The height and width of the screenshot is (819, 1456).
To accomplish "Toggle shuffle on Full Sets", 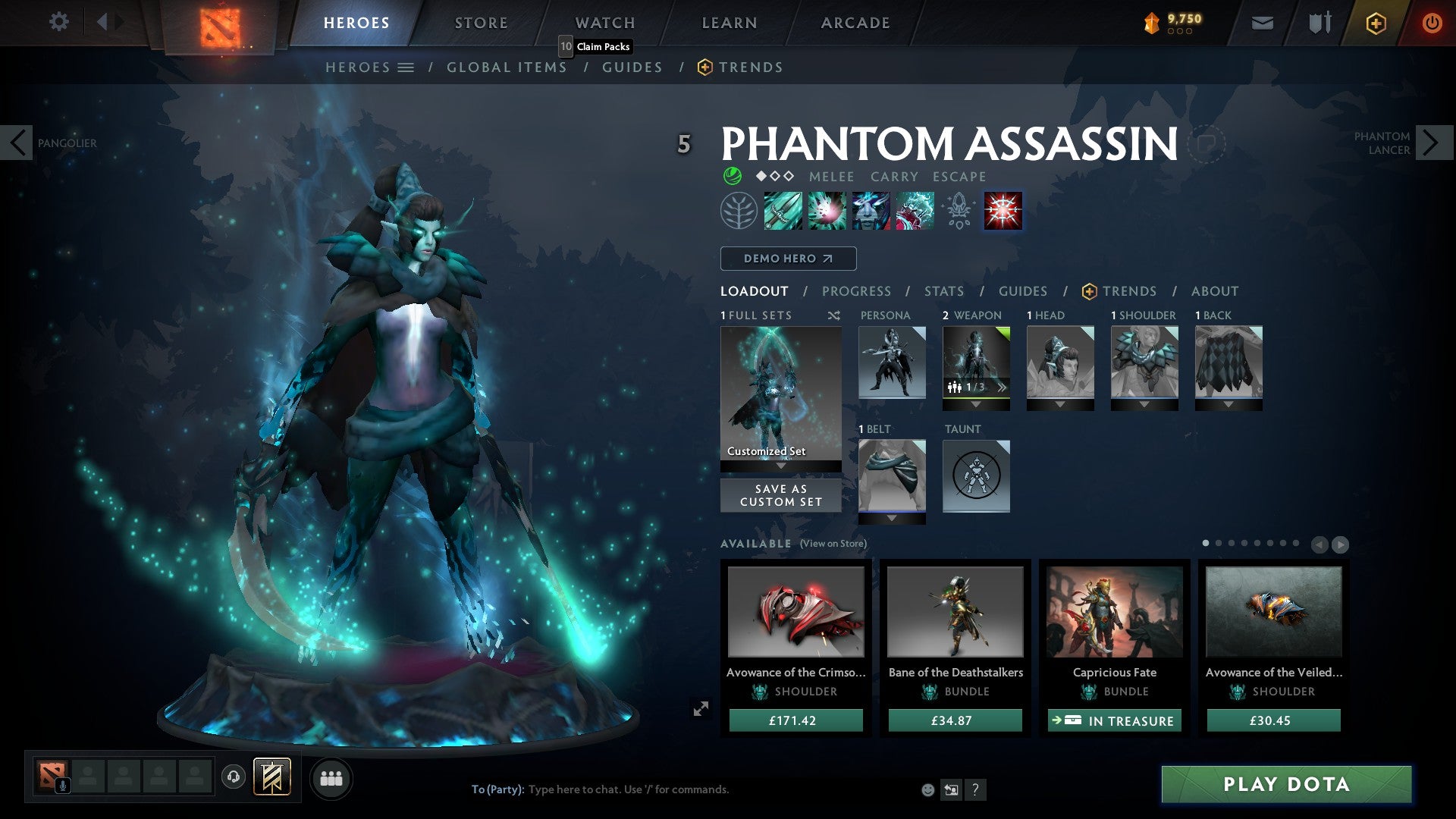I will pyautogui.click(x=834, y=315).
